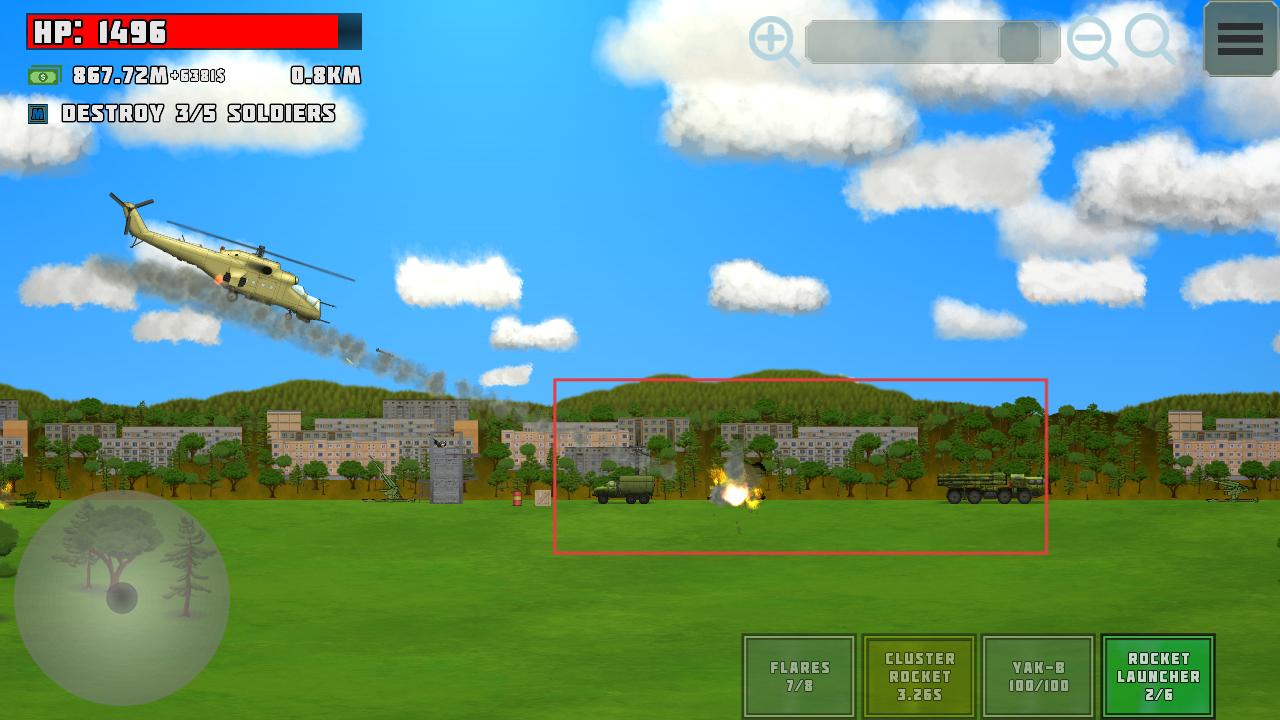Open the hamburger pause menu
The height and width of the screenshot is (720, 1280).
pyautogui.click(x=1240, y=39)
